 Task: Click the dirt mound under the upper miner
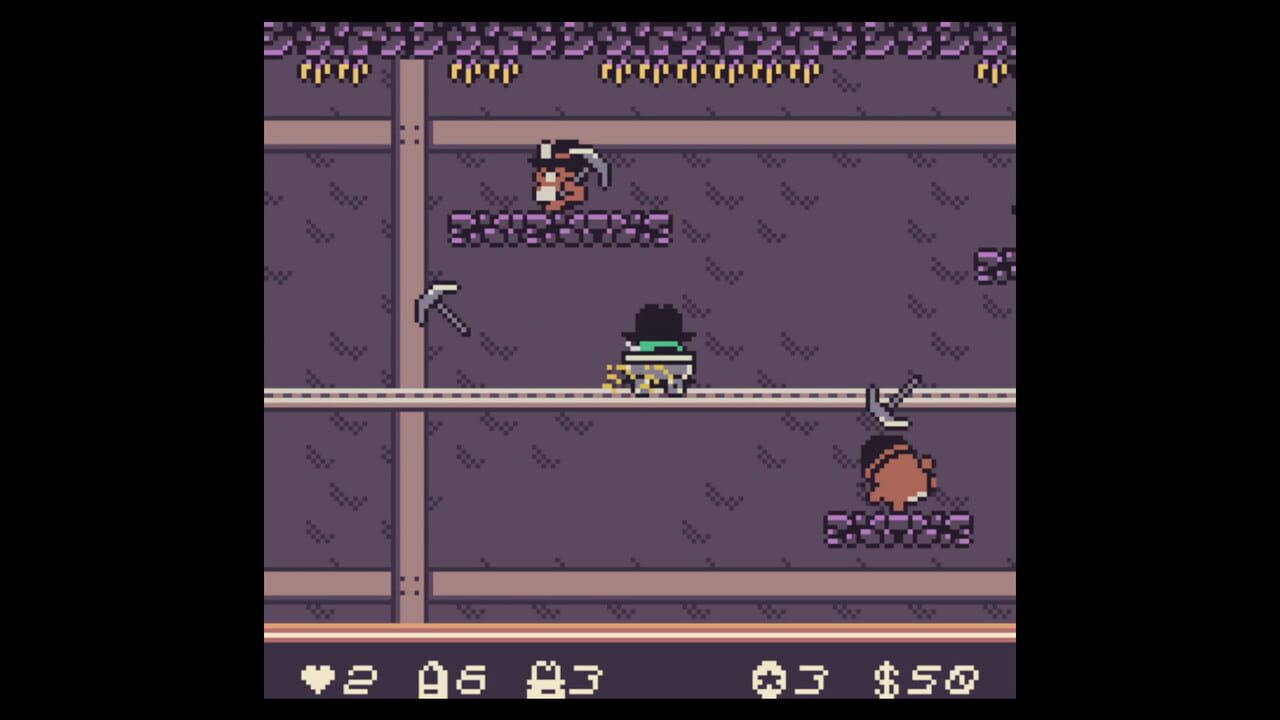(x=560, y=228)
